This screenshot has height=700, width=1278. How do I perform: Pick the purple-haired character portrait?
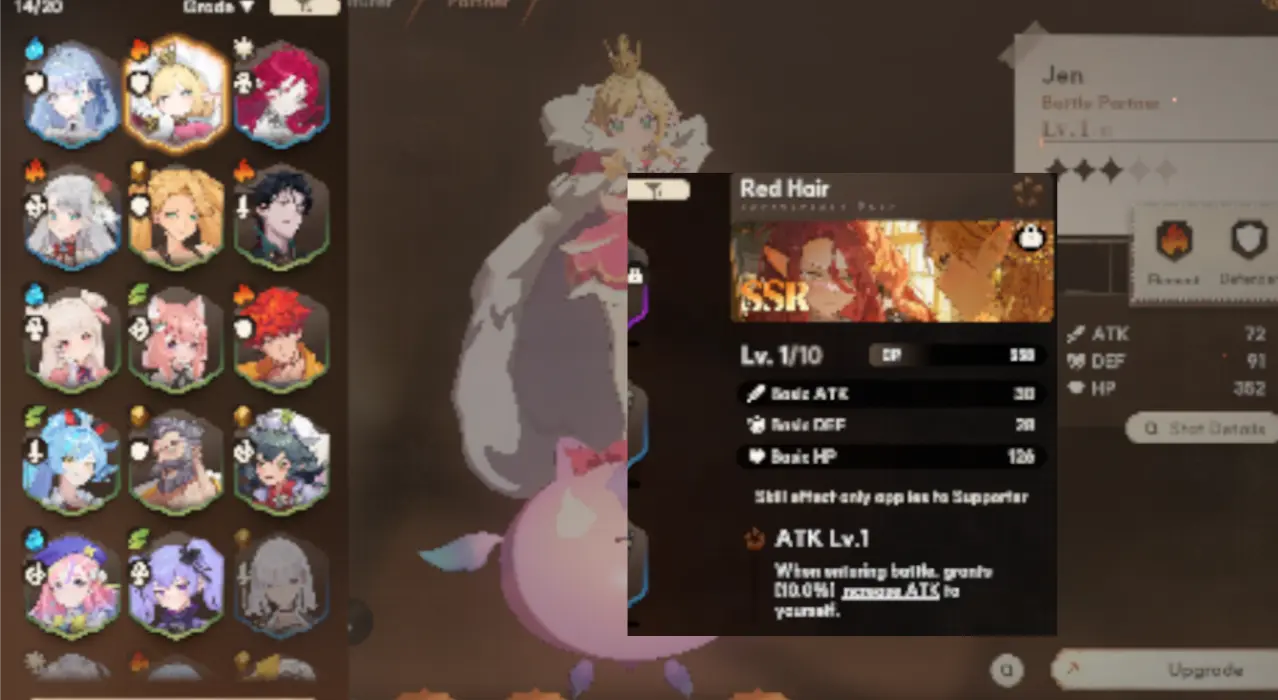click(177, 583)
